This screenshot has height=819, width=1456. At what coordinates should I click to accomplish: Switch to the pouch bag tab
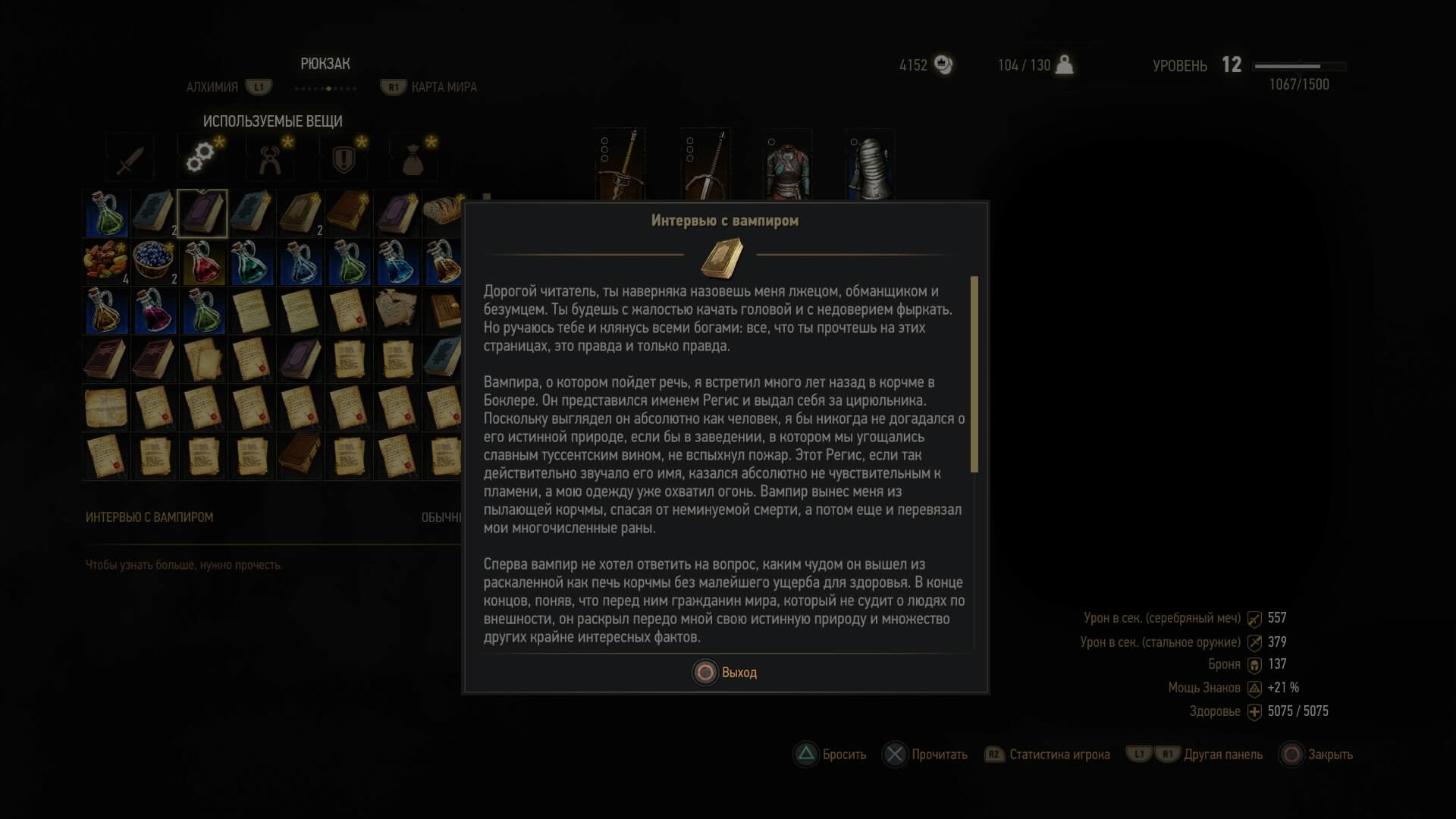click(413, 158)
